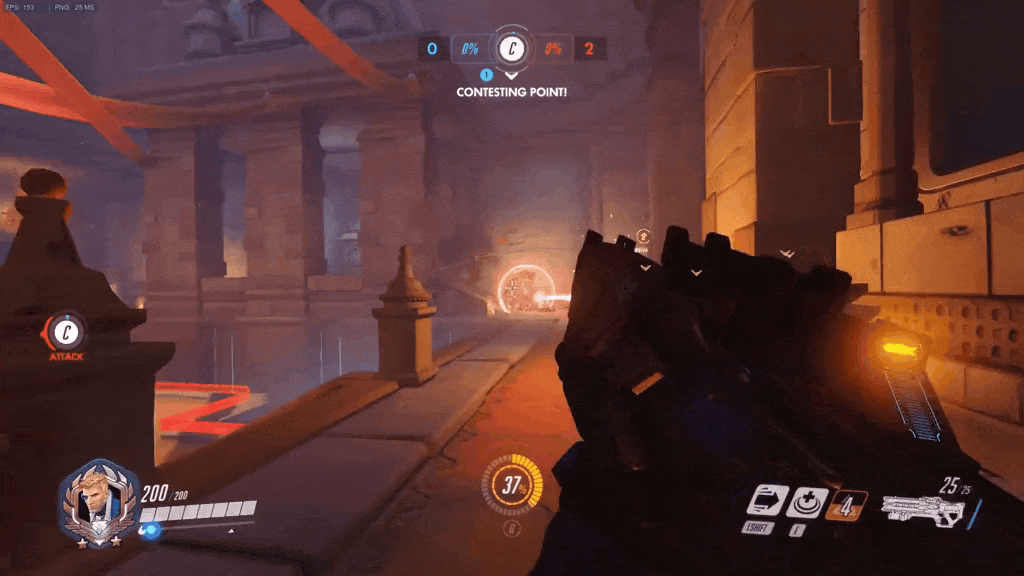Select the Helix Rockets ability on cooldown

tap(845, 503)
